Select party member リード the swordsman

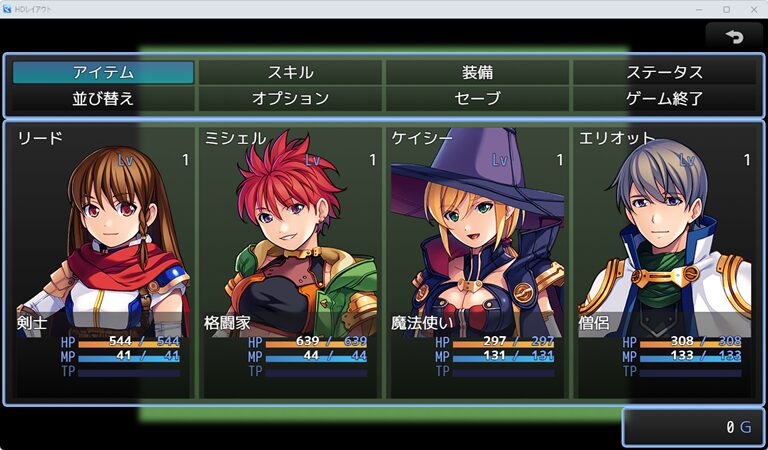click(103, 262)
